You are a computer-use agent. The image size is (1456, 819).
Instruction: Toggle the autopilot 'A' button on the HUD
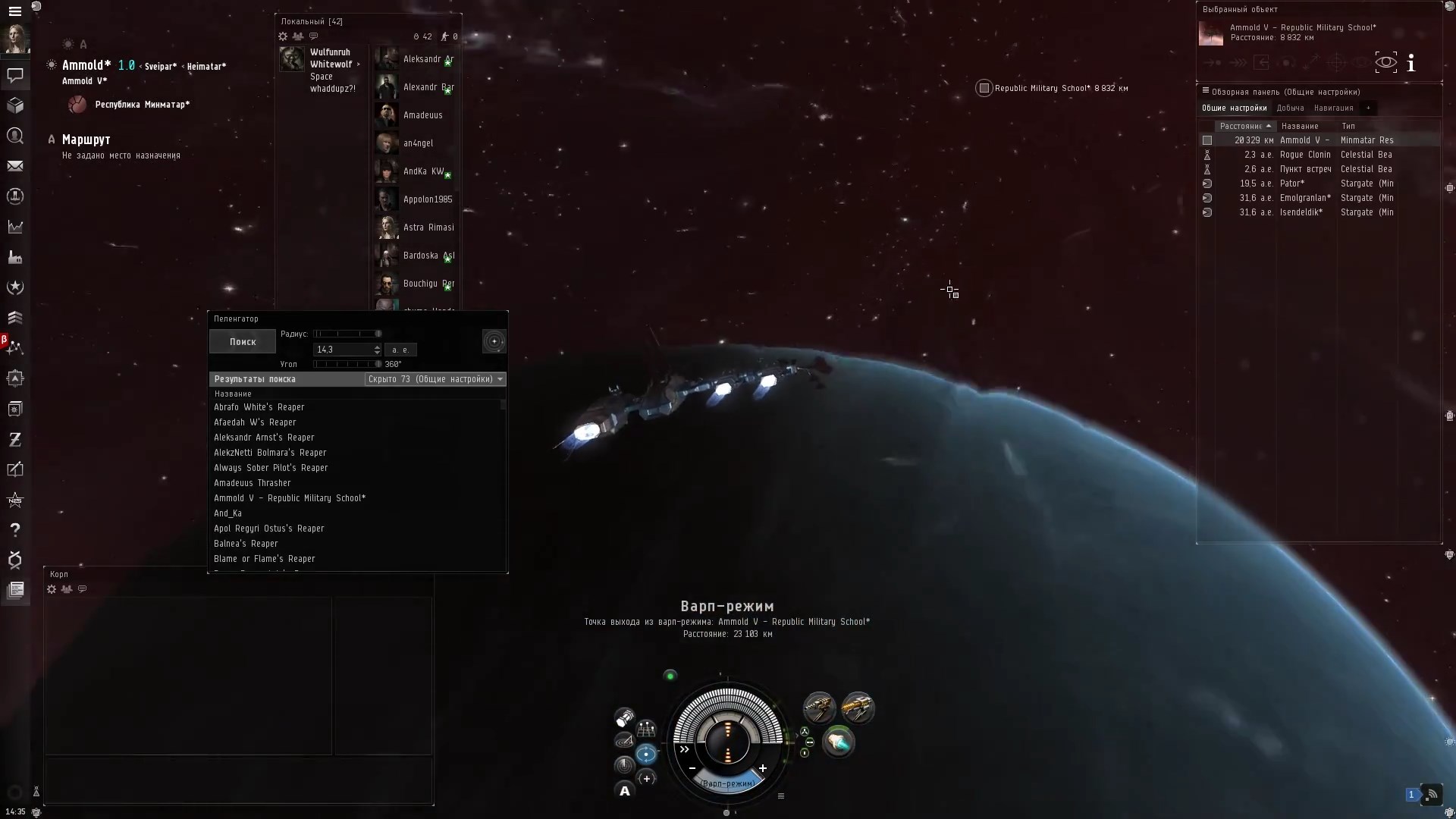[625, 792]
